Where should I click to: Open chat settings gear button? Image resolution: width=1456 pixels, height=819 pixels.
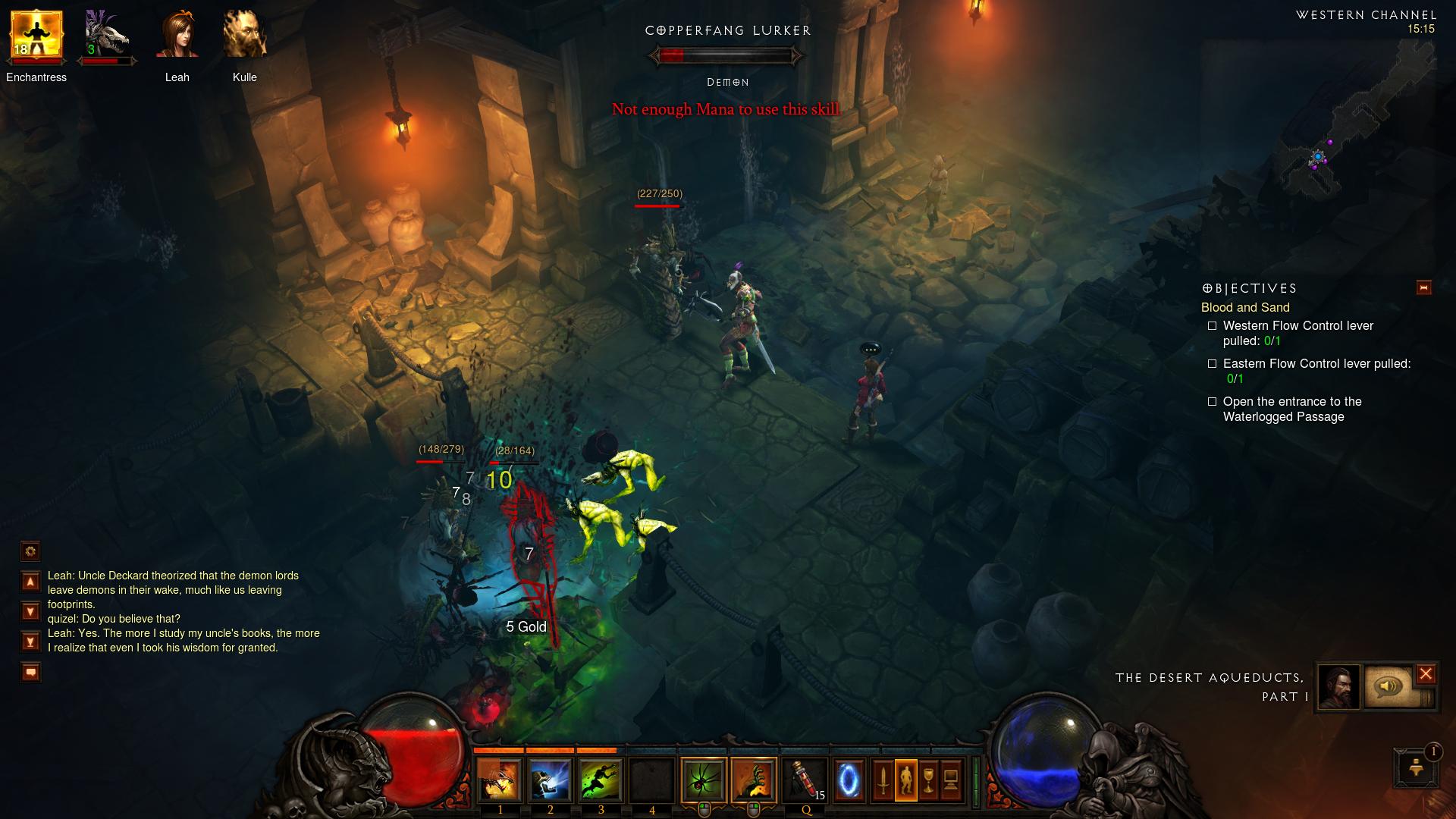[x=30, y=551]
